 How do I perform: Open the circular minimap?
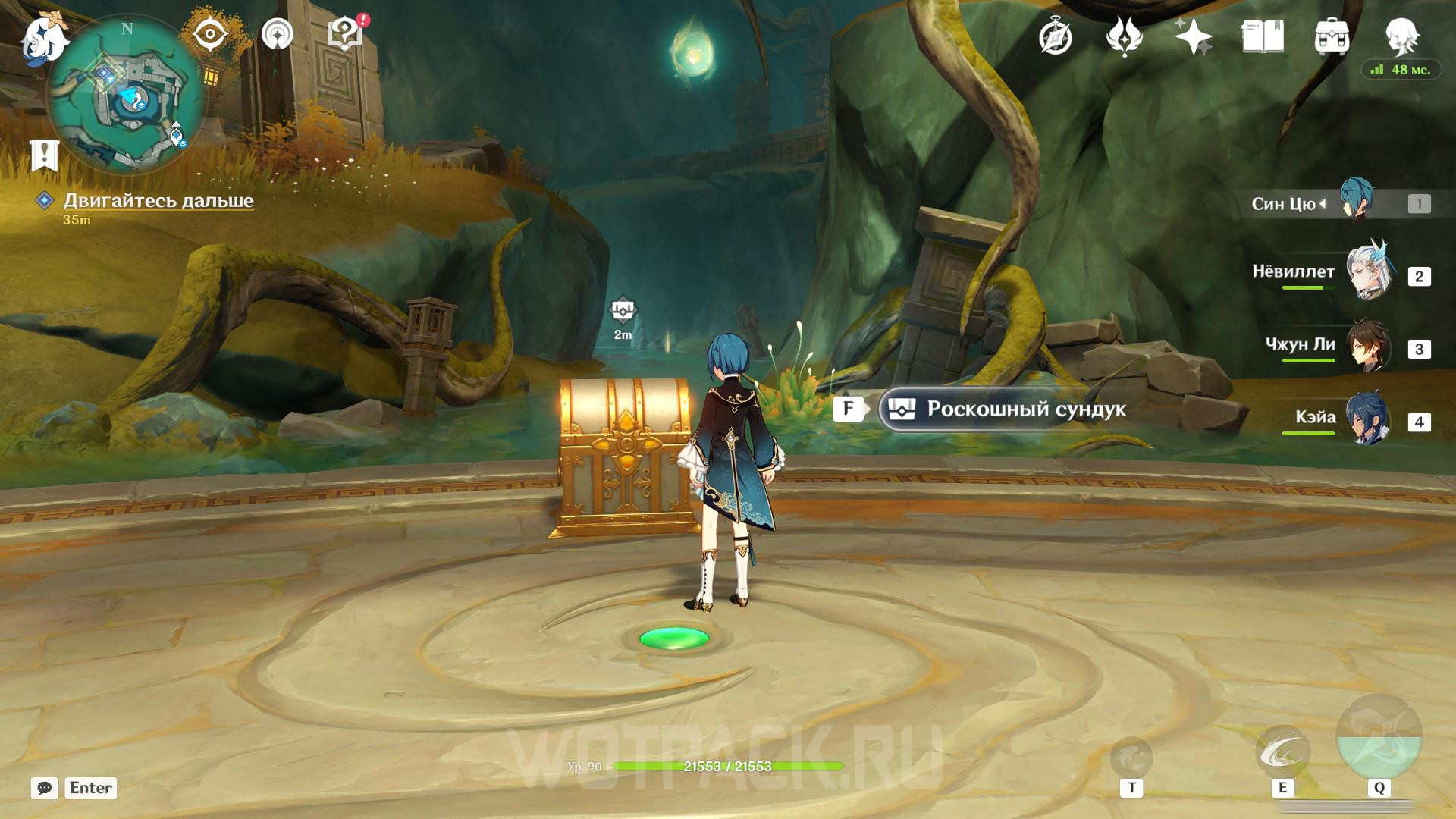(x=126, y=96)
